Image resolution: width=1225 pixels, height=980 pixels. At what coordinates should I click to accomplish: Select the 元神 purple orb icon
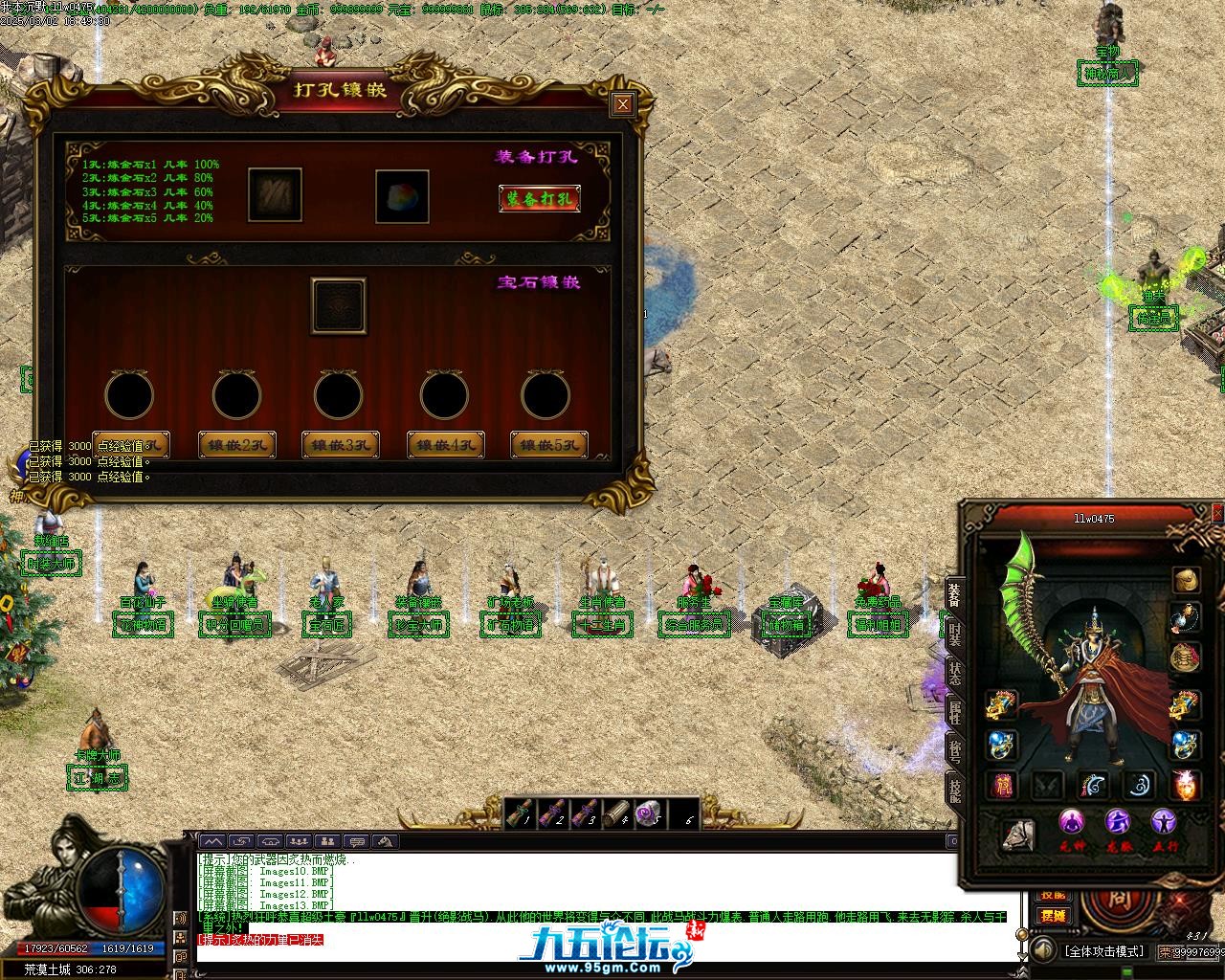click(x=1072, y=821)
